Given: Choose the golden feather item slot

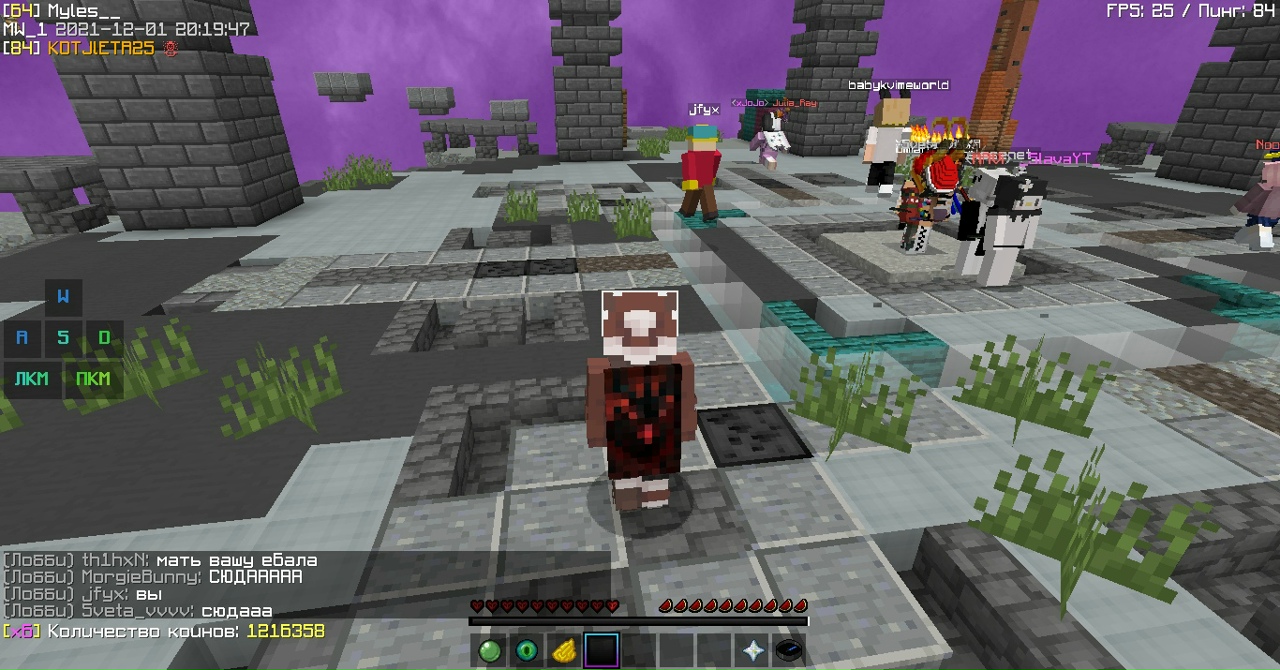Looking at the screenshot, I should coord(563,651).
